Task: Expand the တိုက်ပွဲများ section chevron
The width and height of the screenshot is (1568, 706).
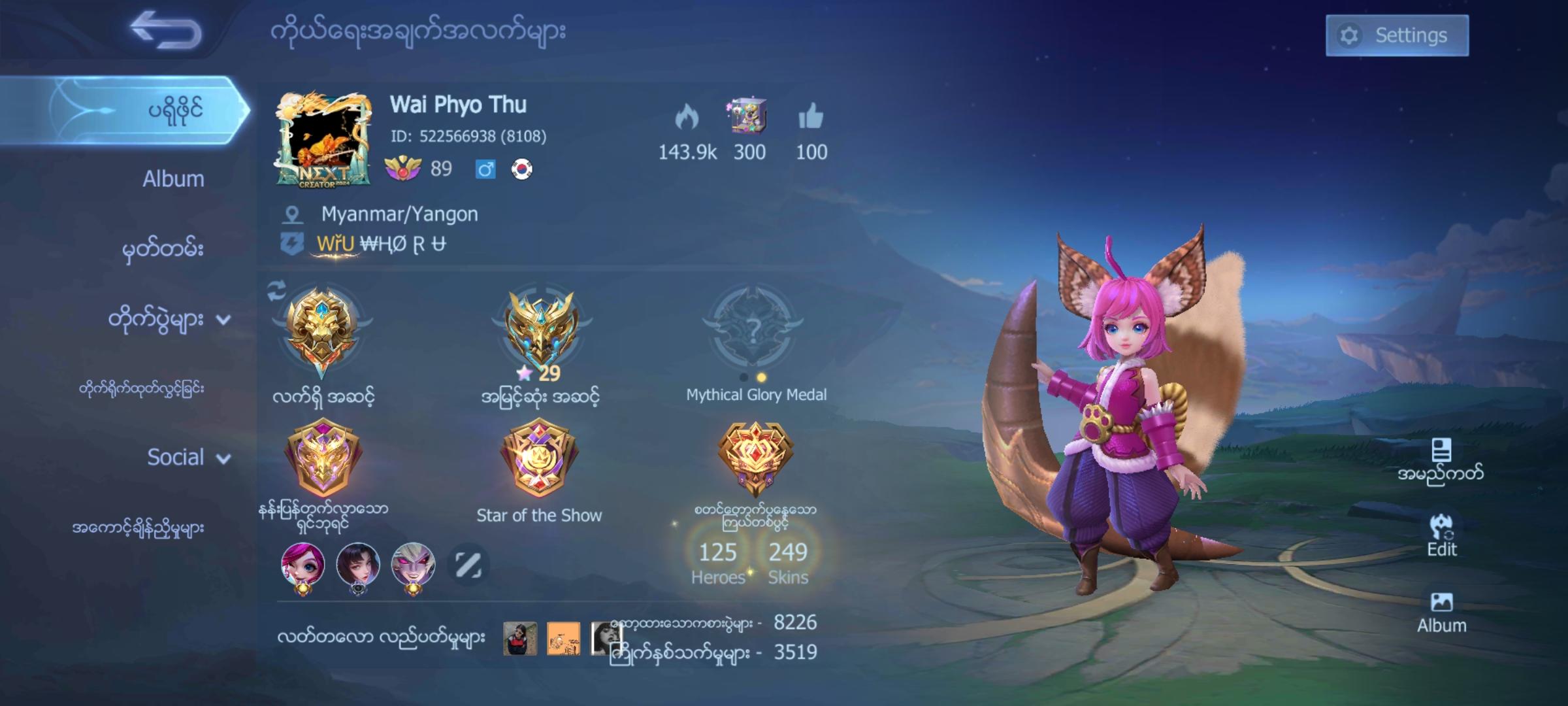Action: 222,321
